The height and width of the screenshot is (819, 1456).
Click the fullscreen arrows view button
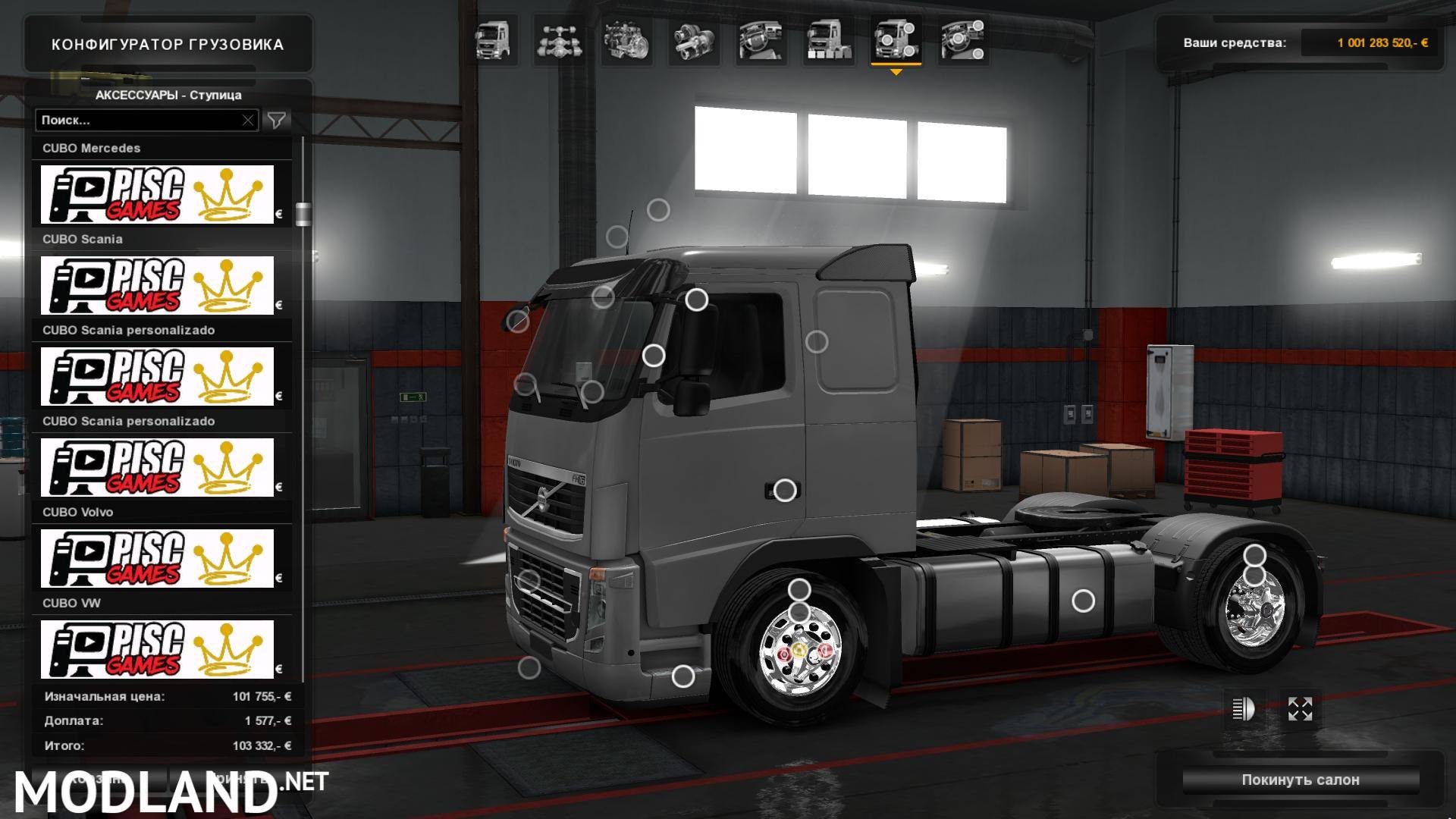point(1300,710)
